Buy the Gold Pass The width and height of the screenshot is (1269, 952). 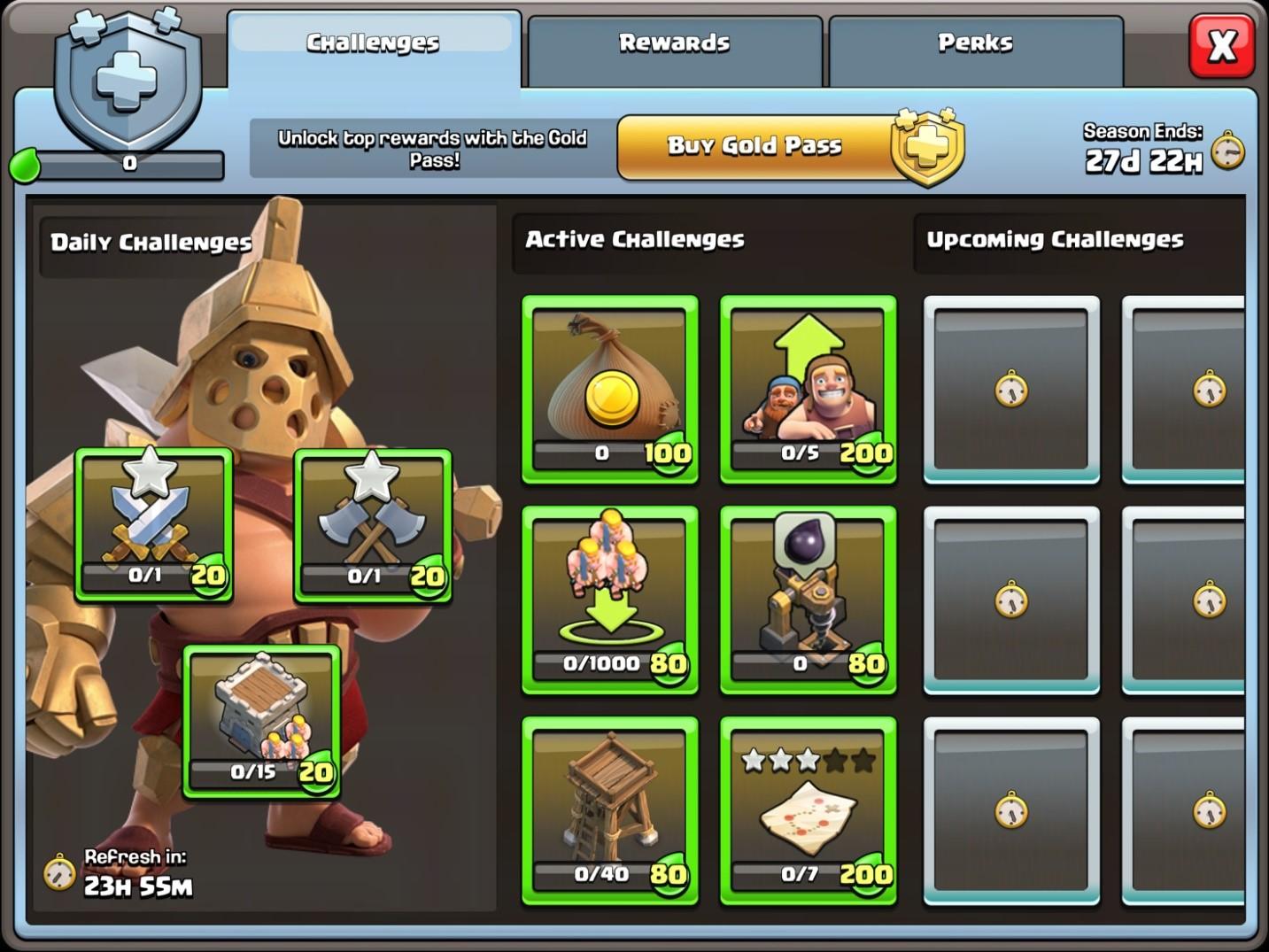click(x=754, y=146)
